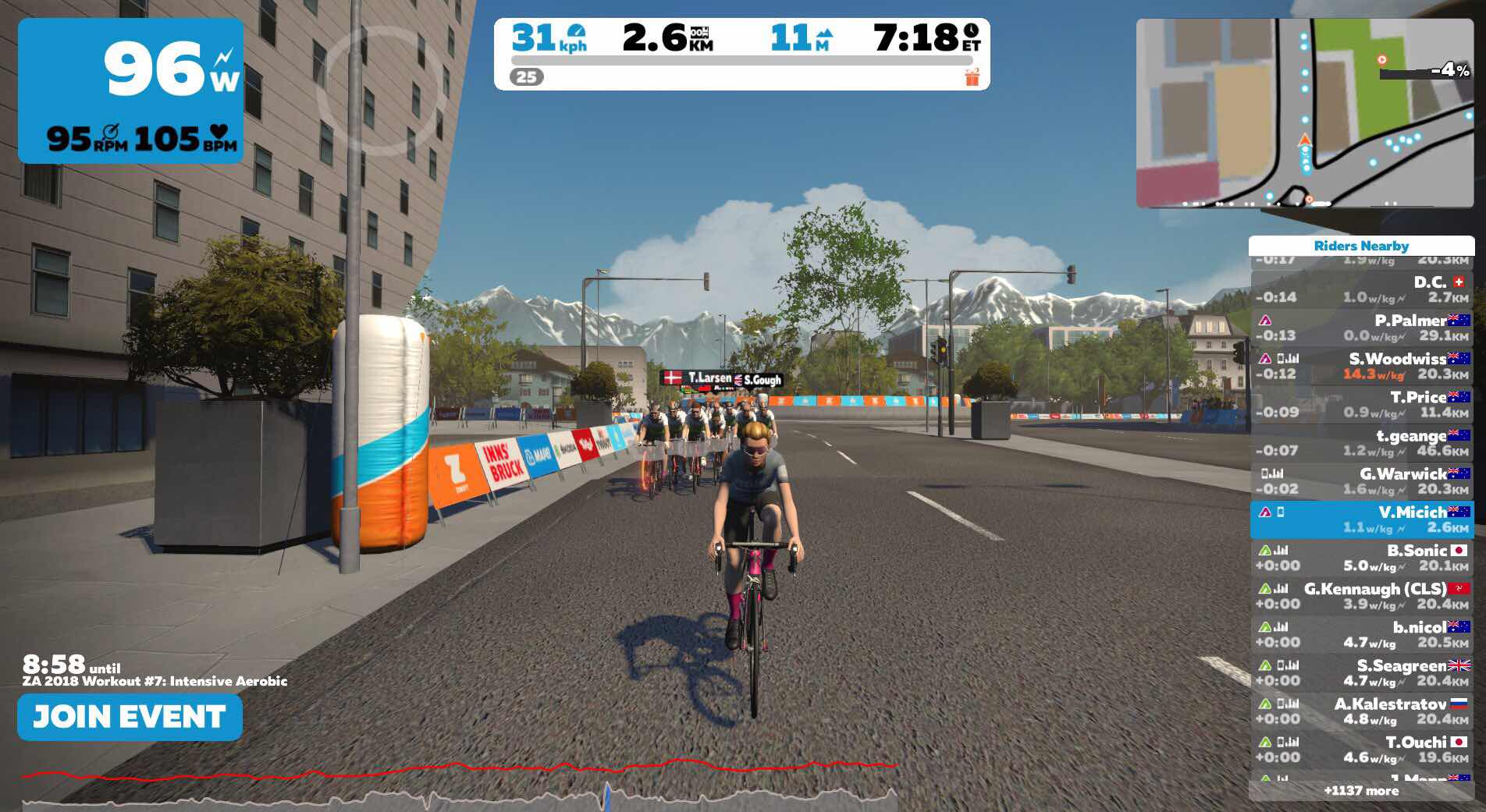The height and width of the screenshot is (812, 1486).
Task: Select highlighted V.Micich rider row
Action: (x=1361, y=519)
